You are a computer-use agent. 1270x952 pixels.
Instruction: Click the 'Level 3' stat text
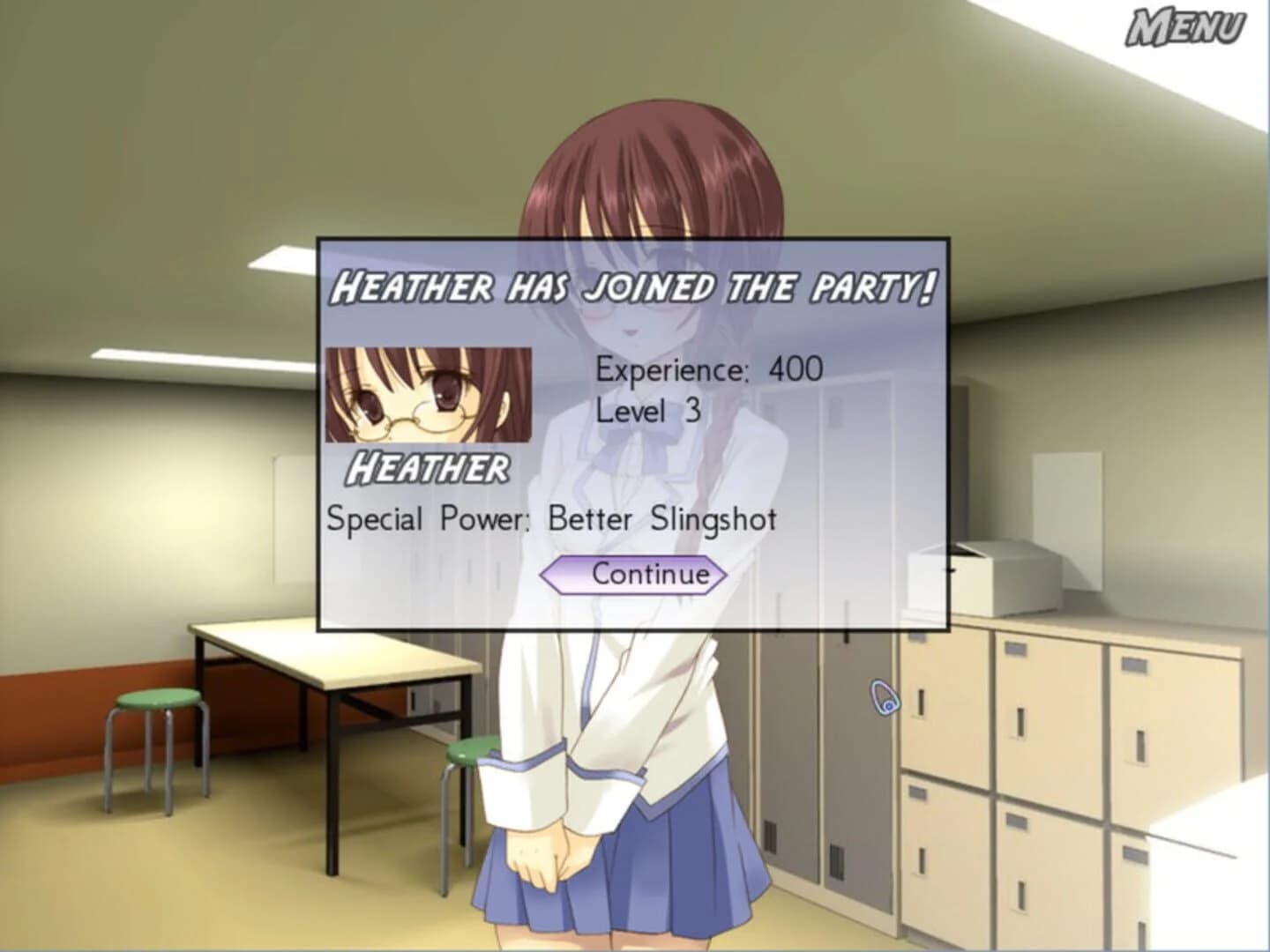[648, 411]
